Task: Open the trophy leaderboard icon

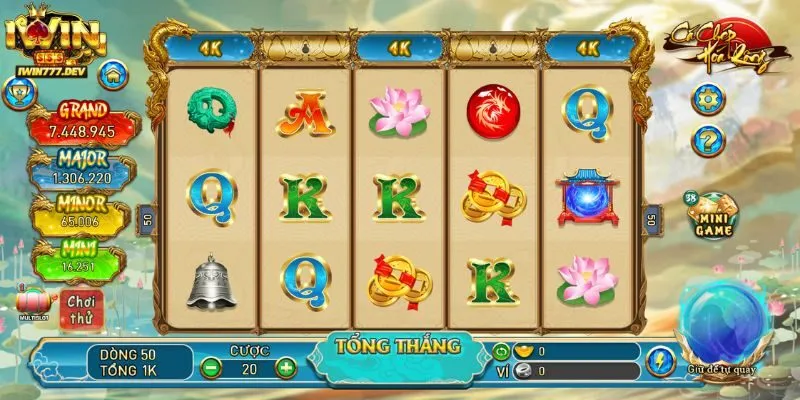Action: click(x=17, y=93)
